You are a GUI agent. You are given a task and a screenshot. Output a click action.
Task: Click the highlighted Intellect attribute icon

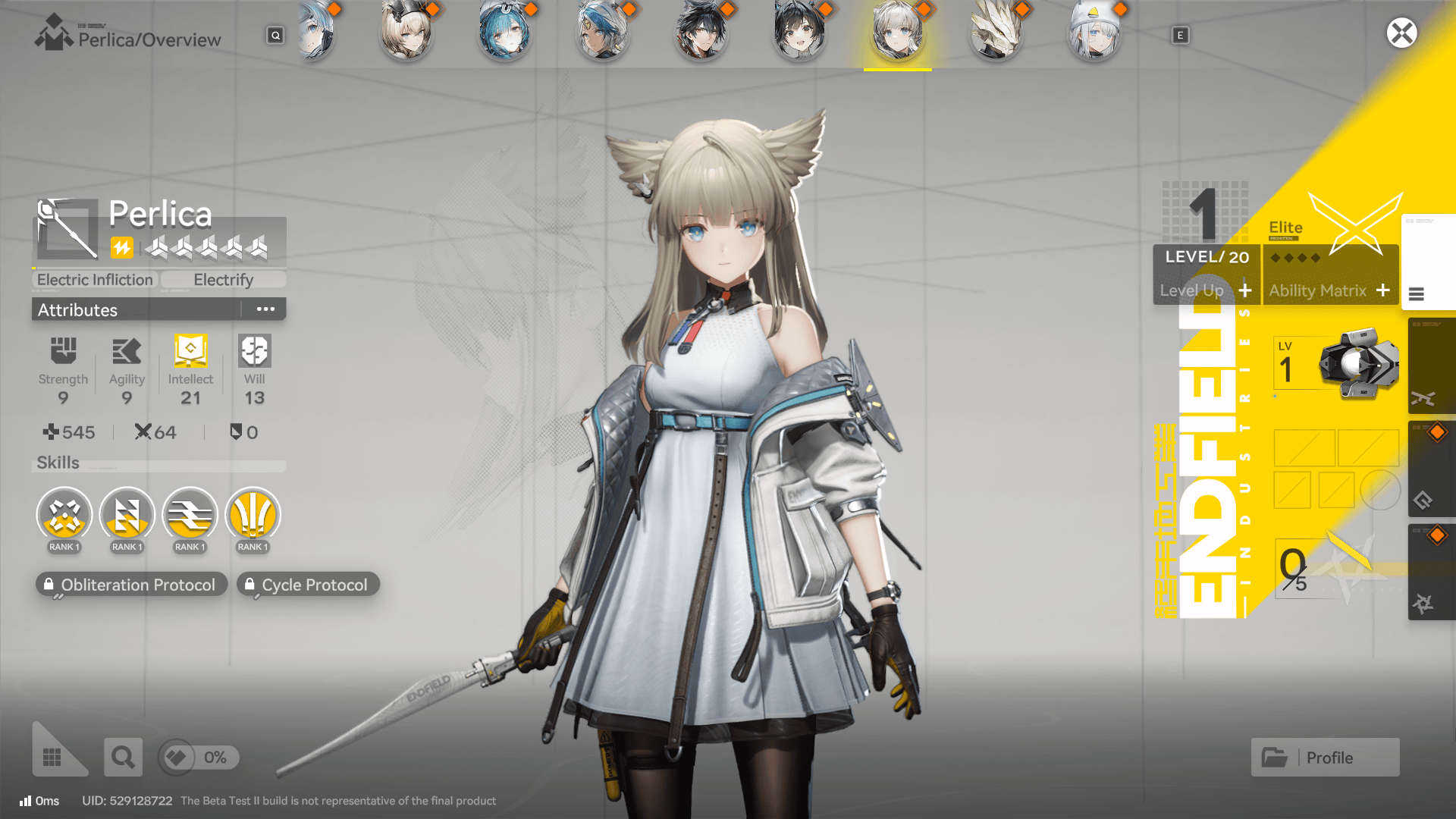click(190, 351)
